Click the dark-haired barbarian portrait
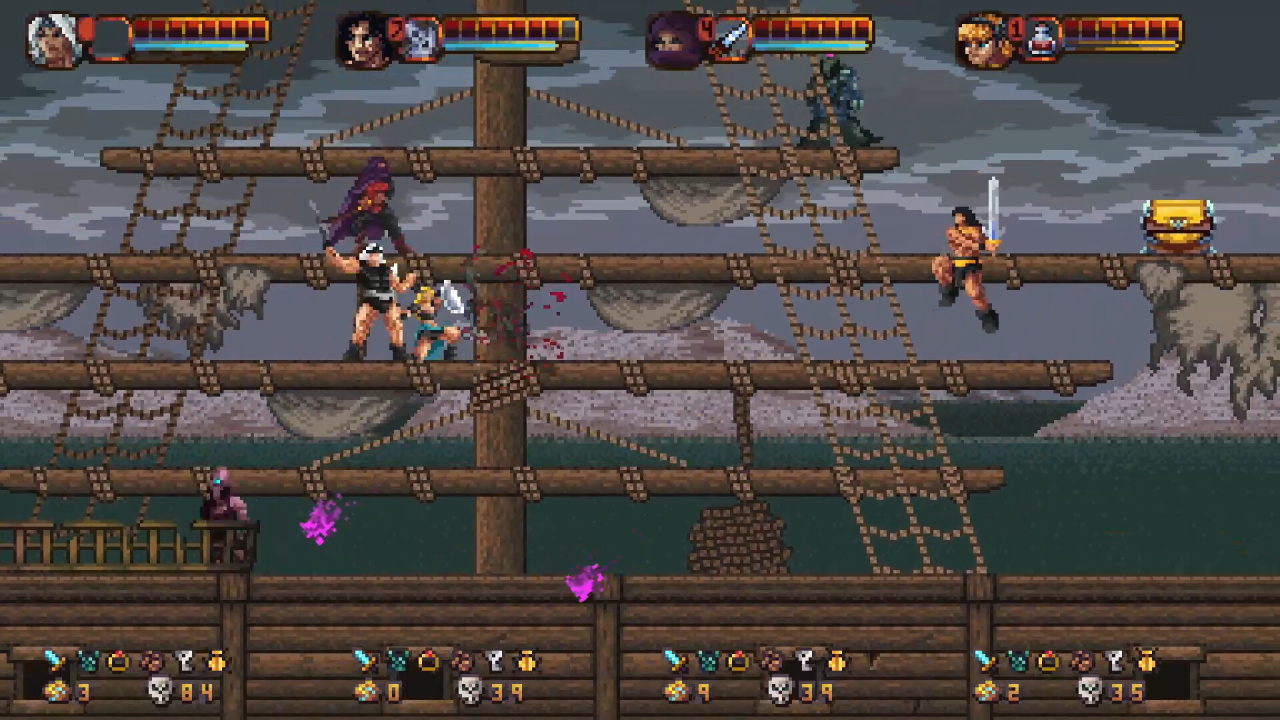 pos(364,41)
